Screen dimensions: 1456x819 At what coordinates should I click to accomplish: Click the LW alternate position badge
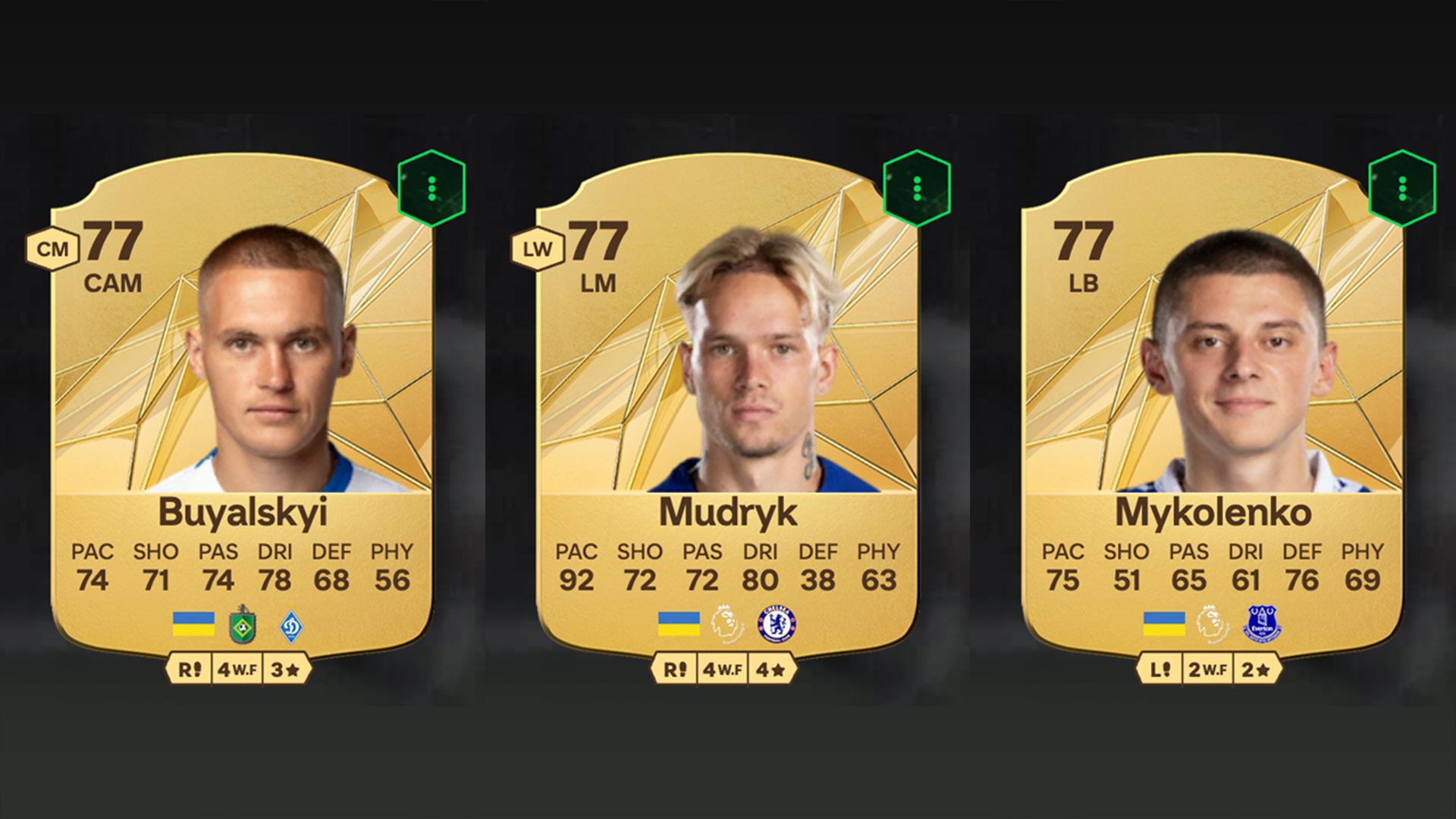[x=538, y=249]
